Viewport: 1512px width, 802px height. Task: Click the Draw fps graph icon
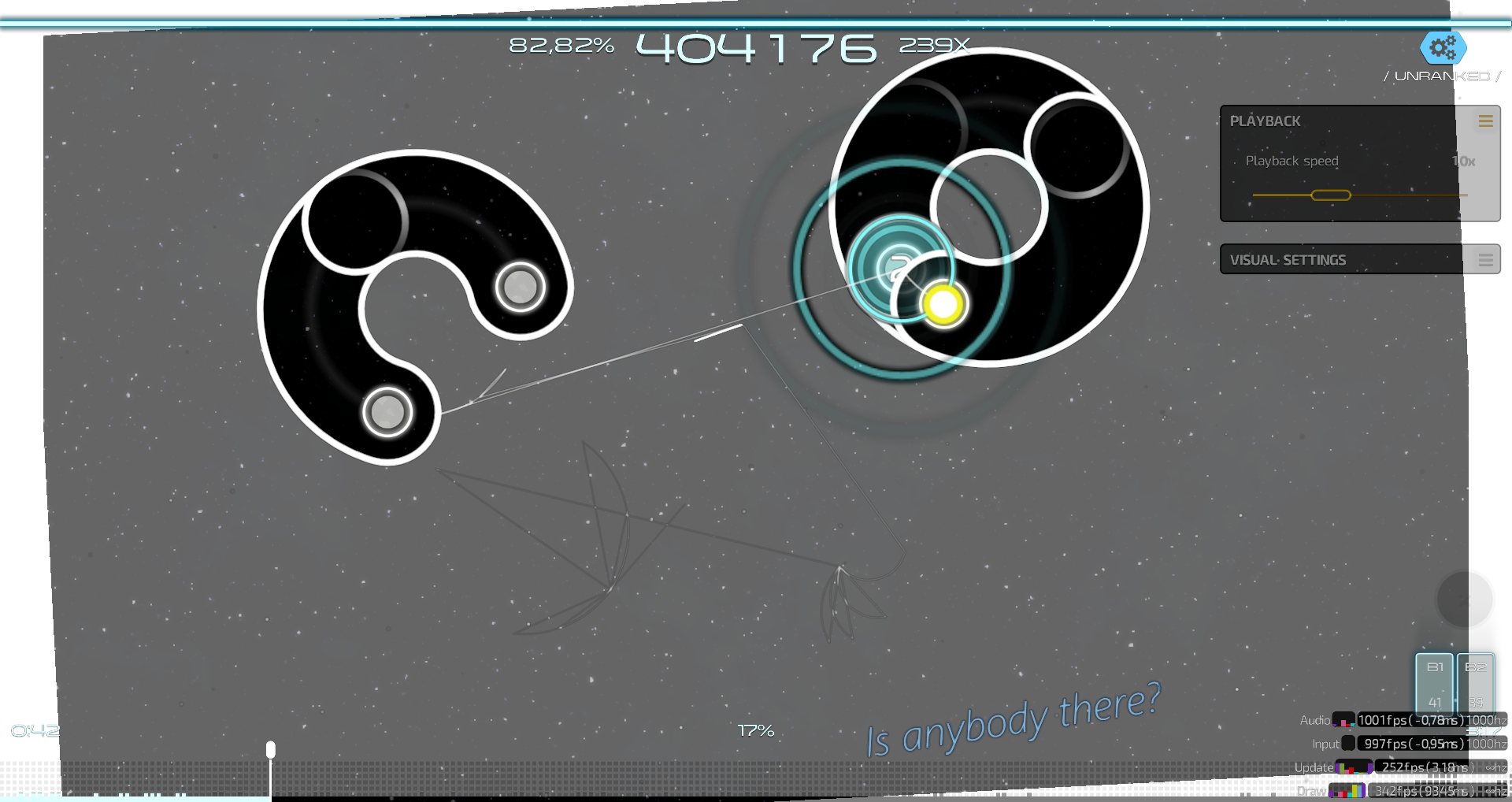1347,792
